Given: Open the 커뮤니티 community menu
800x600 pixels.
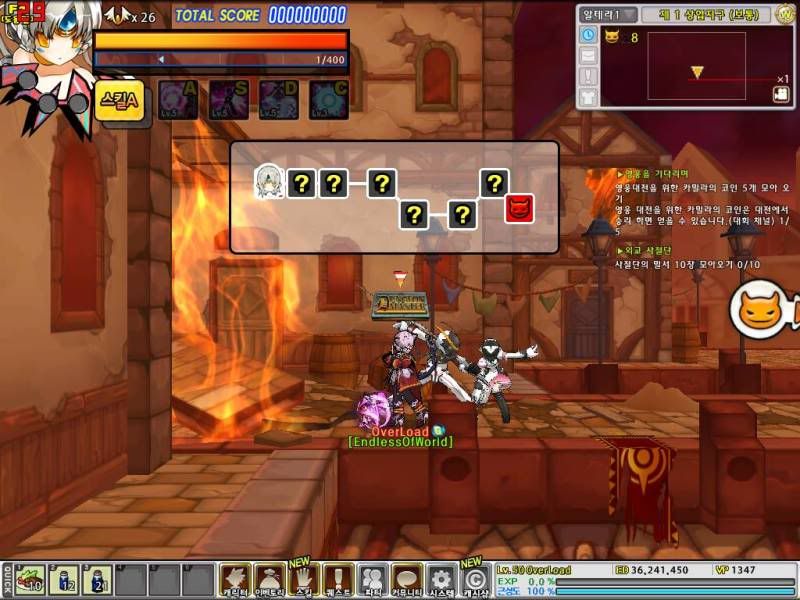Looking at the screenshot, I should [406, 580].
